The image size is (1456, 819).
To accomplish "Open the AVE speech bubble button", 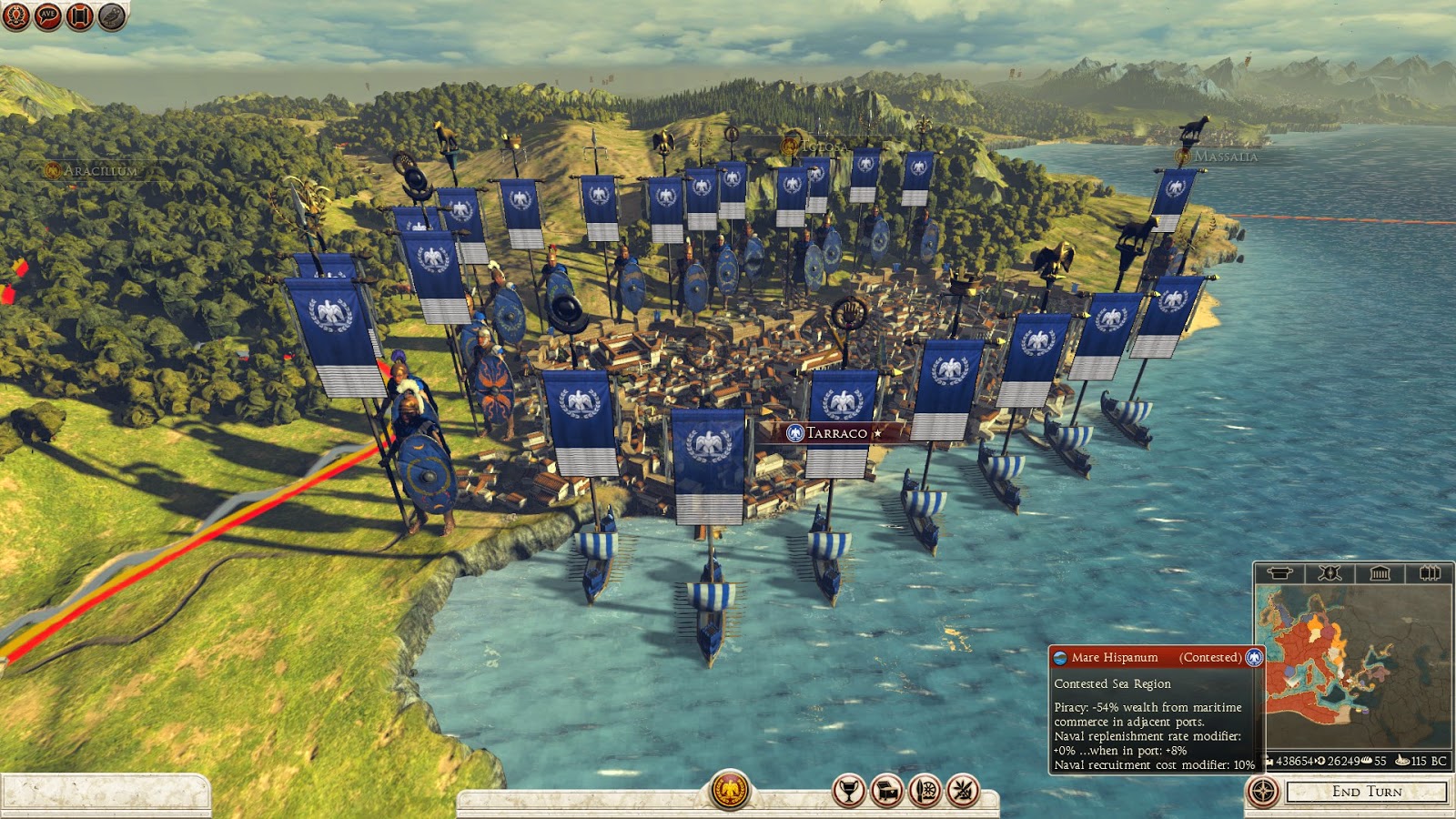I will 47,15.
